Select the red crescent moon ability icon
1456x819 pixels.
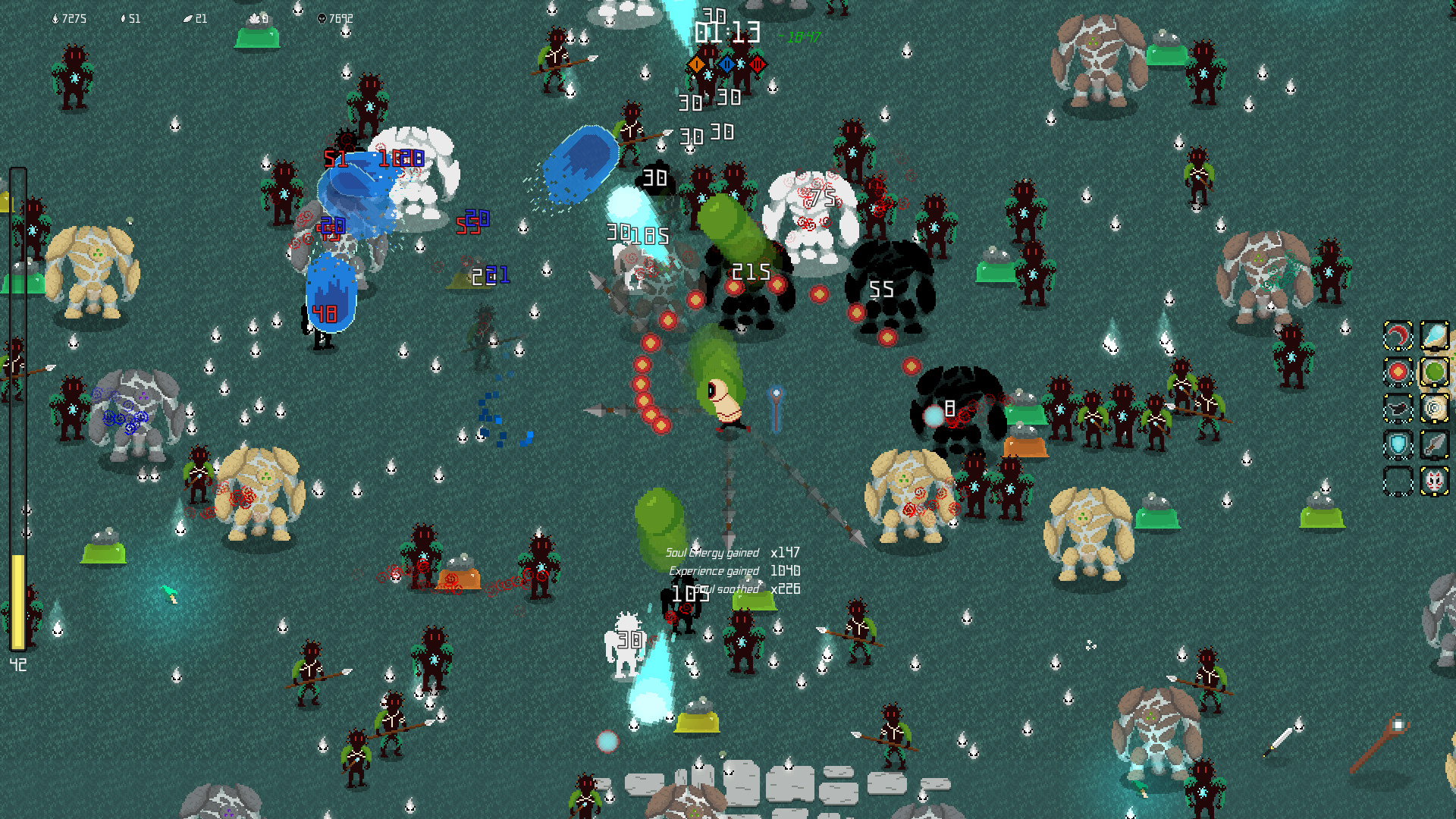[x=1398, y=335]
